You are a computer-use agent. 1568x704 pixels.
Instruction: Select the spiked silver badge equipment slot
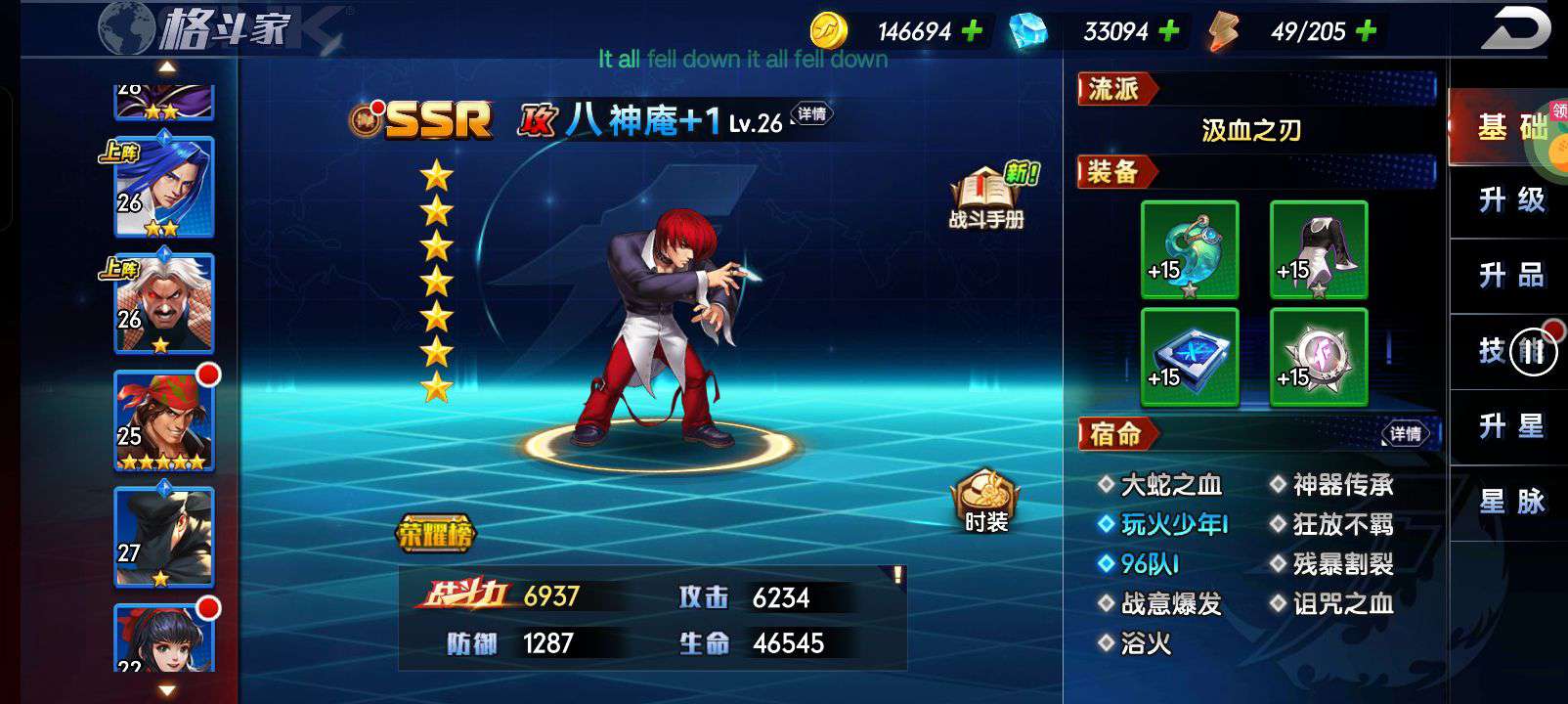coord(1319,357)
